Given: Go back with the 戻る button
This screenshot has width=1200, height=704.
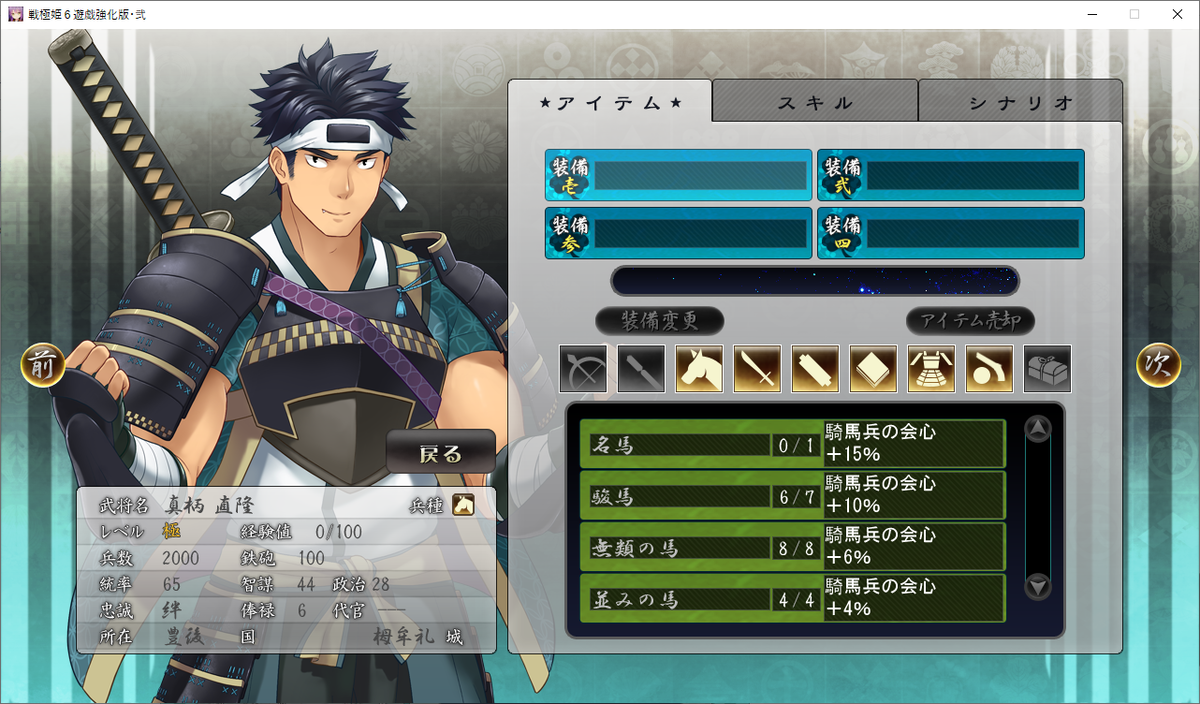Looking at the screenshot, I should 441,453.
